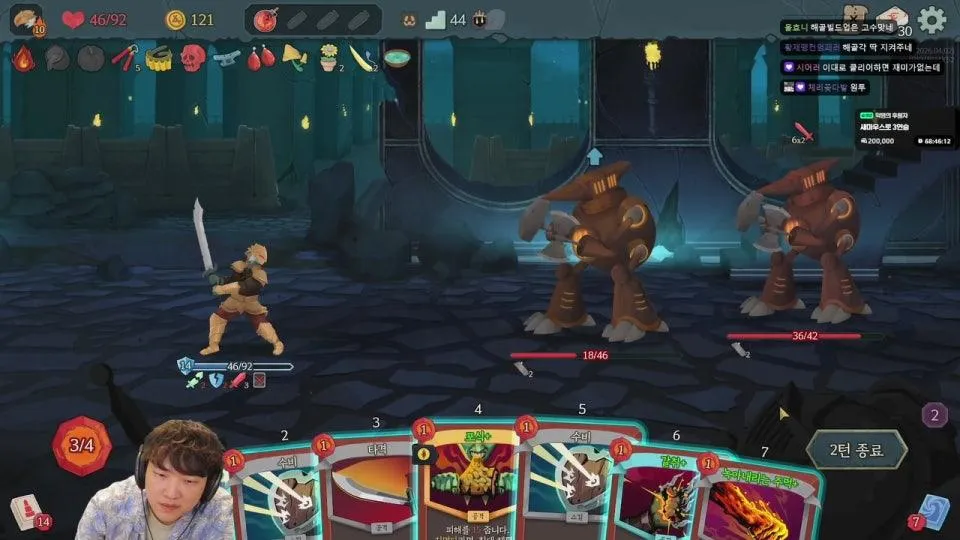
Task: Inspect the yellow mushroom relic
Action: pyautogui.click(x=294, y=55)
